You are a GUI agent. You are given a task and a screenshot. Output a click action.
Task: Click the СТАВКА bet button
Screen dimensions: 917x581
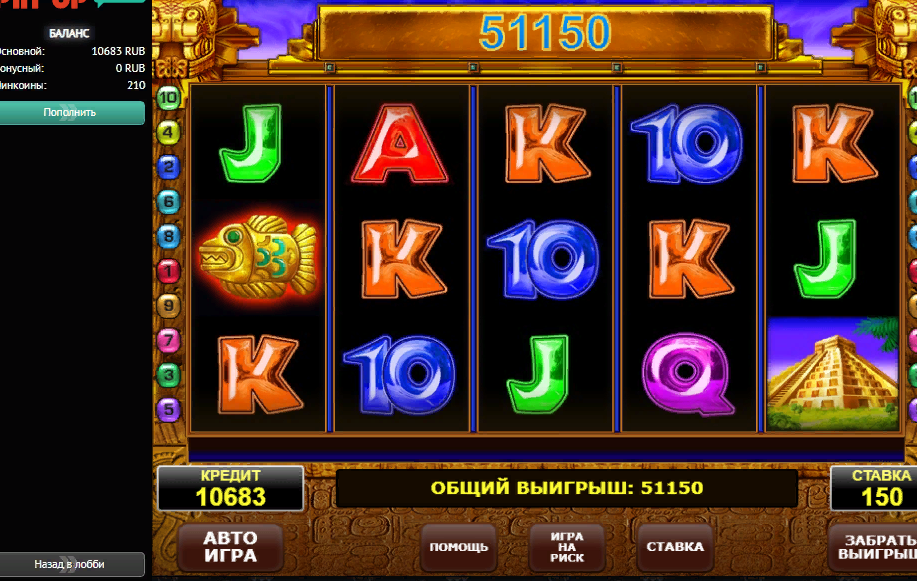(x=675, y=546)
